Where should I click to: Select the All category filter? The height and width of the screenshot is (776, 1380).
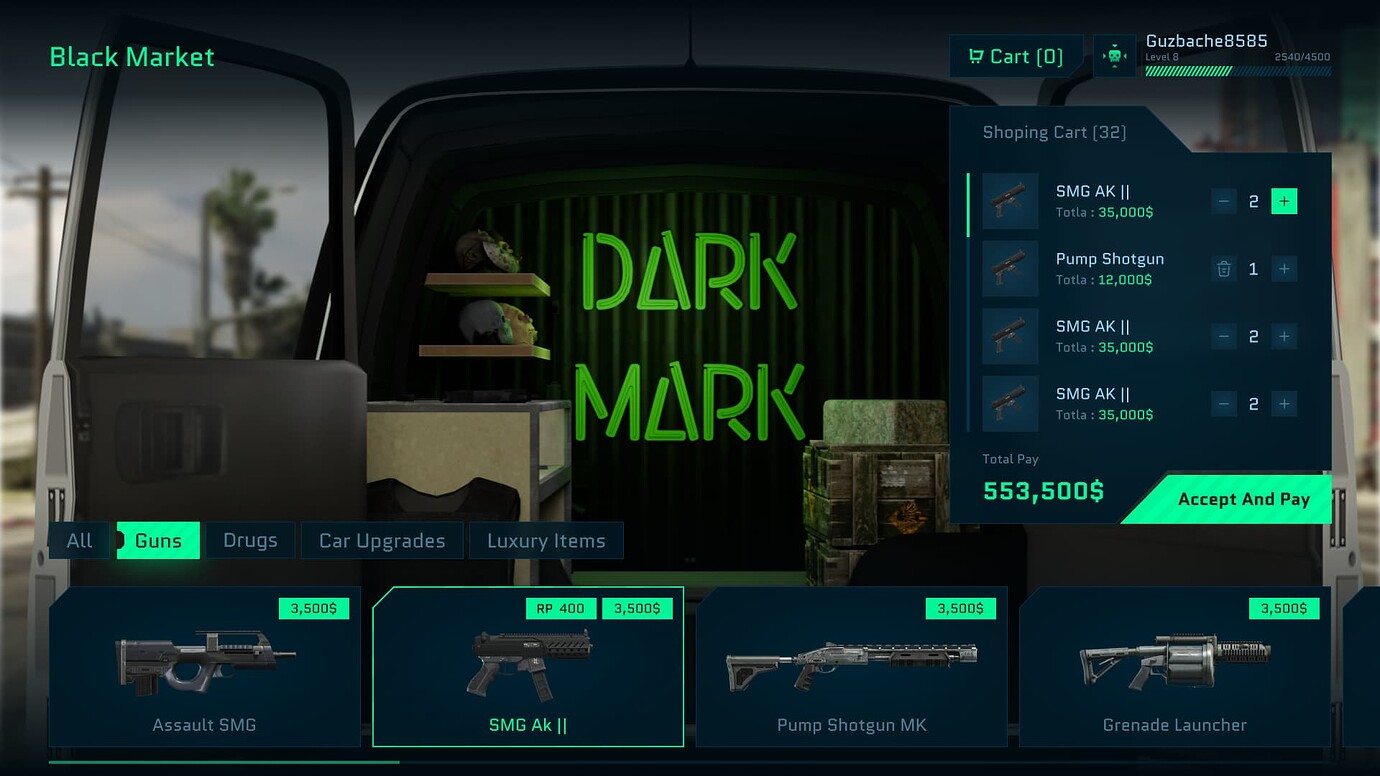tap(79, 540)
